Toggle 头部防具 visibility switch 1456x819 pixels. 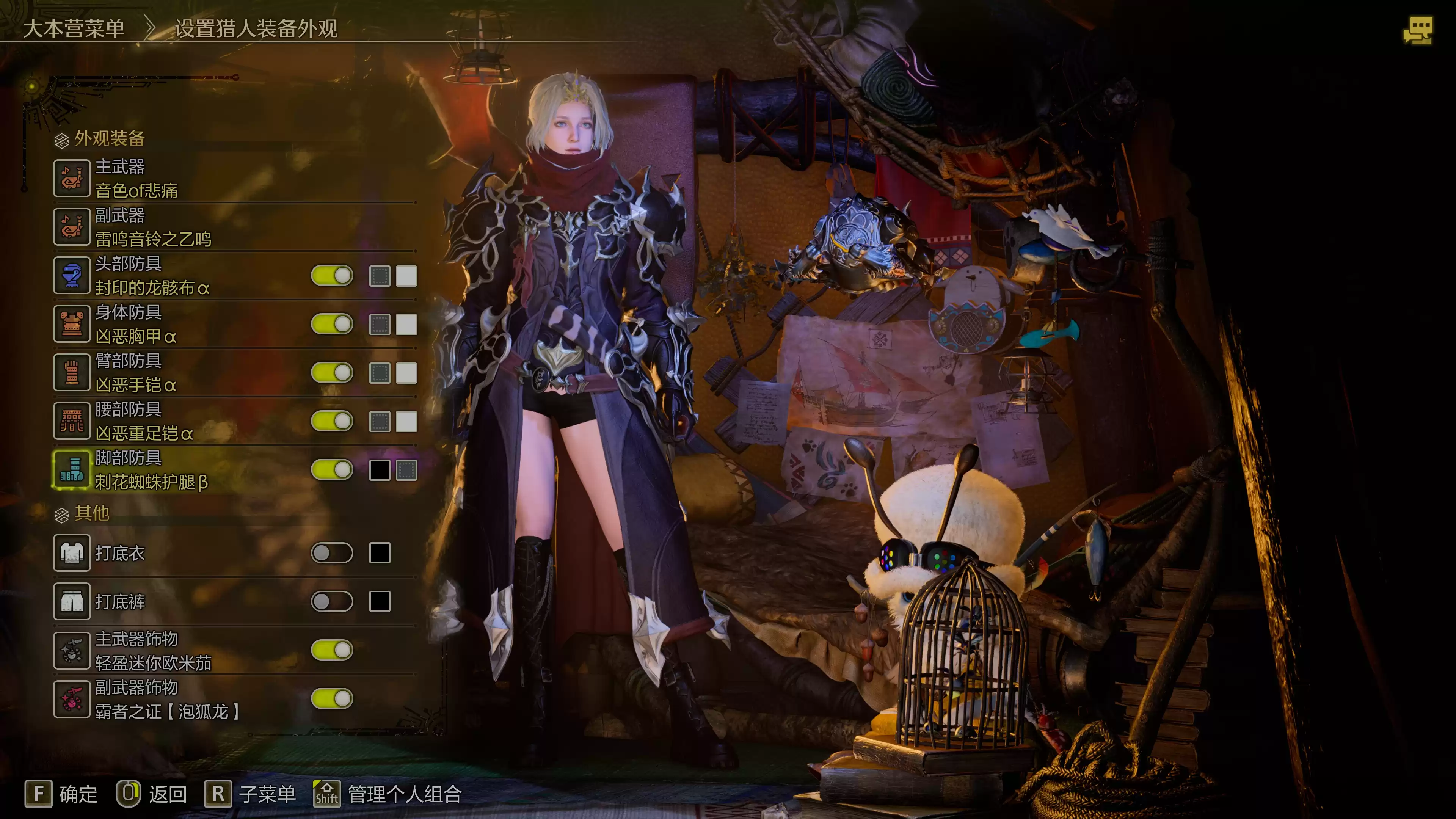click(x=332, y=276)
